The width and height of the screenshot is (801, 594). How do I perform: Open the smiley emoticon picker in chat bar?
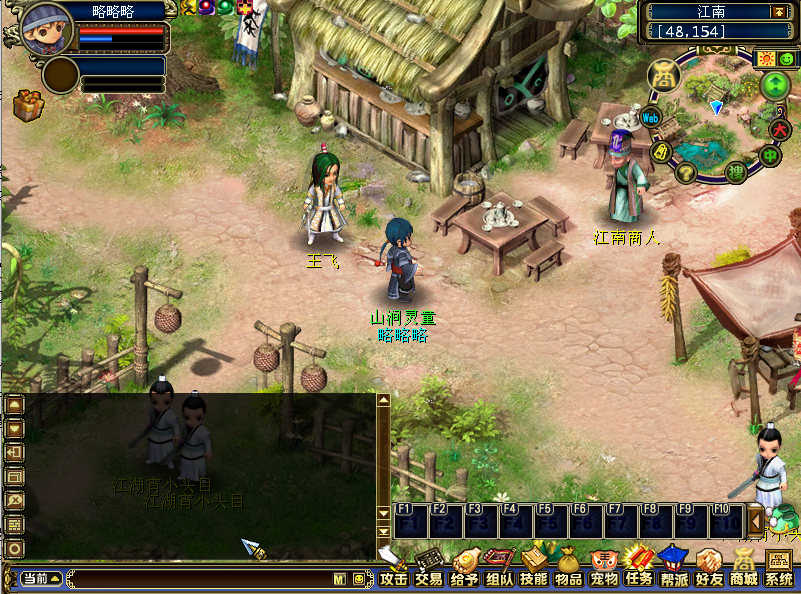coord(359,579)
